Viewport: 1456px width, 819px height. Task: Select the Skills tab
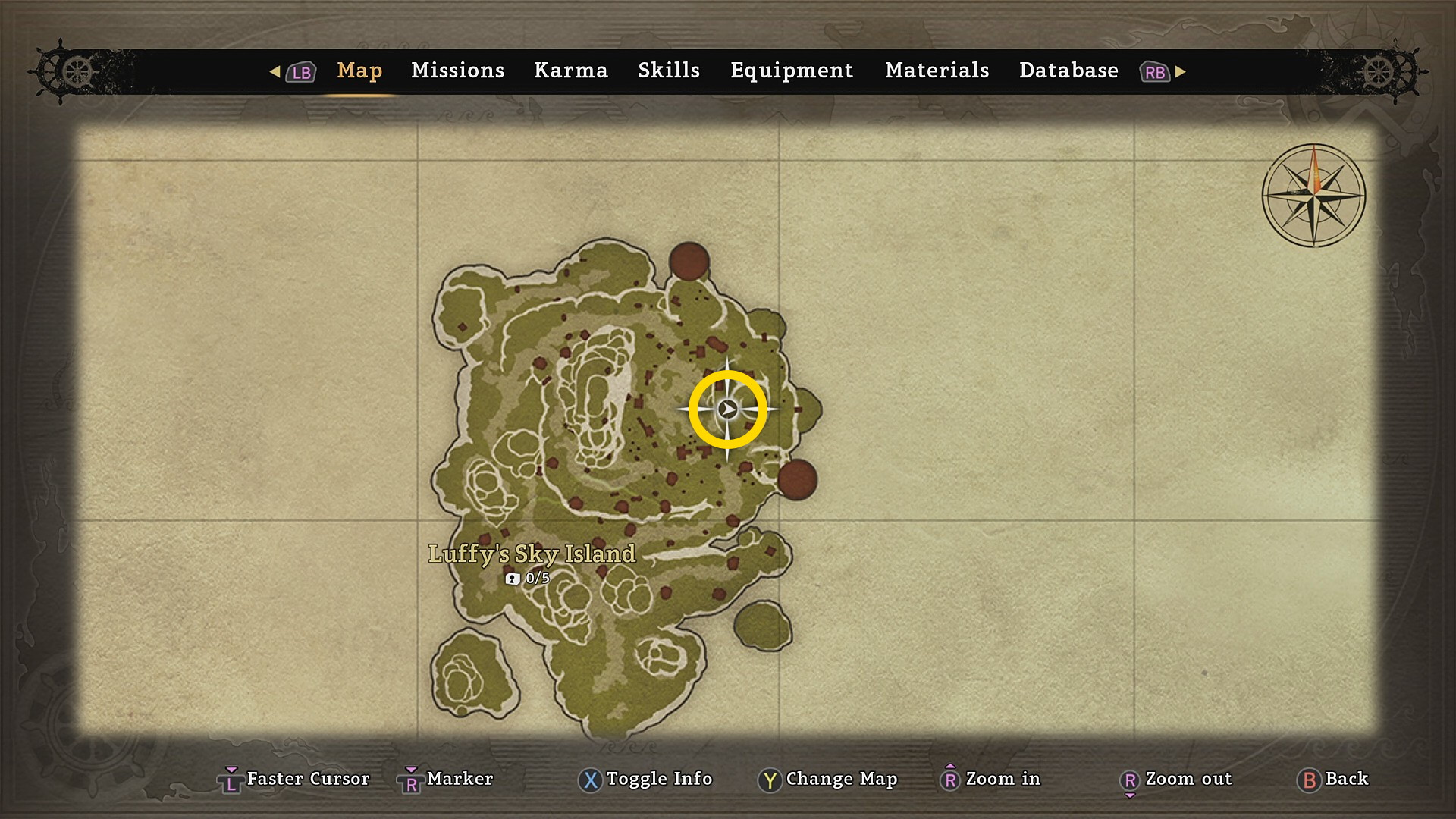coord(668,71)
